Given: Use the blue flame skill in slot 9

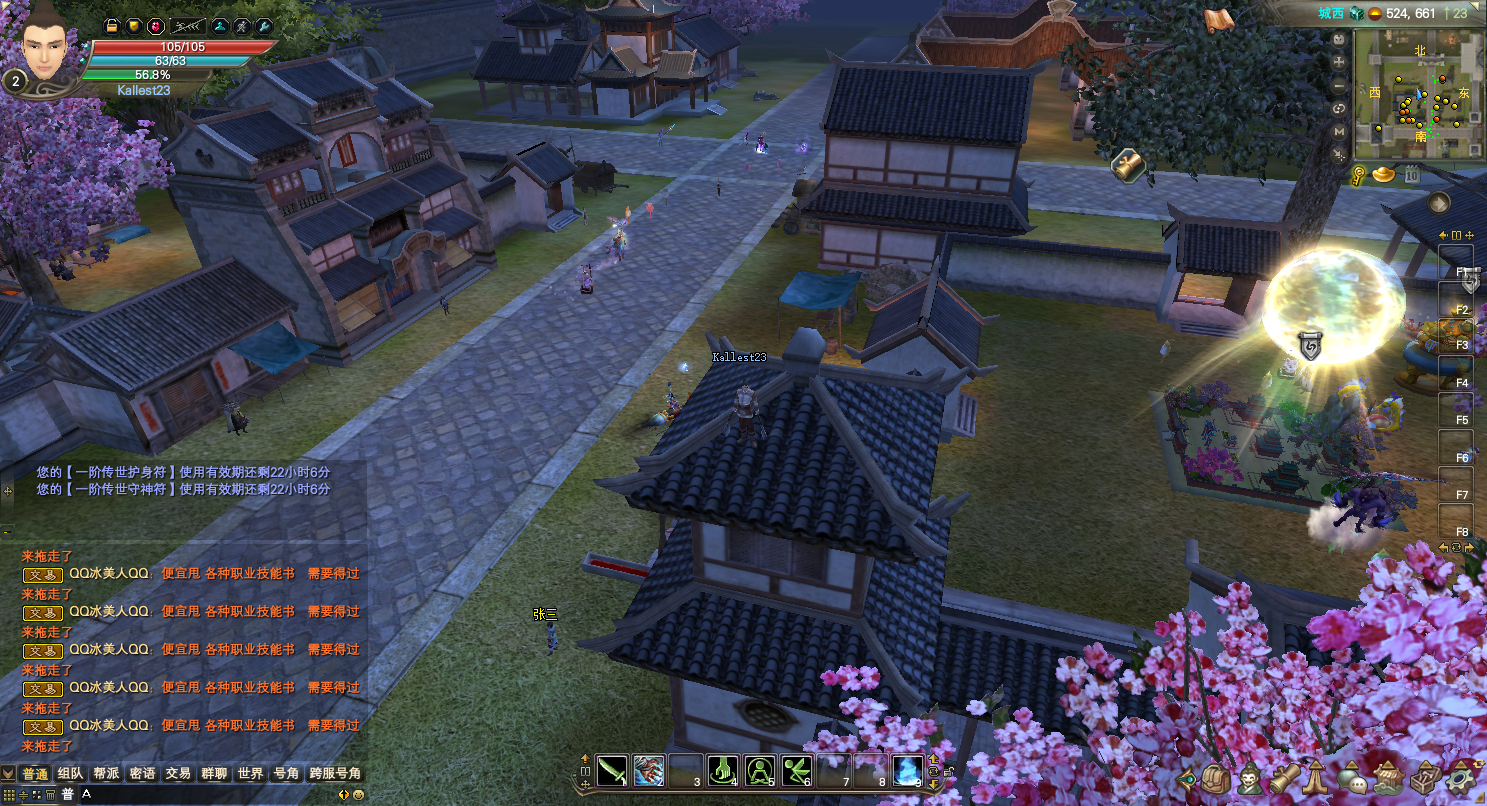Looking at the screenshot, I should tap(907, 770).
